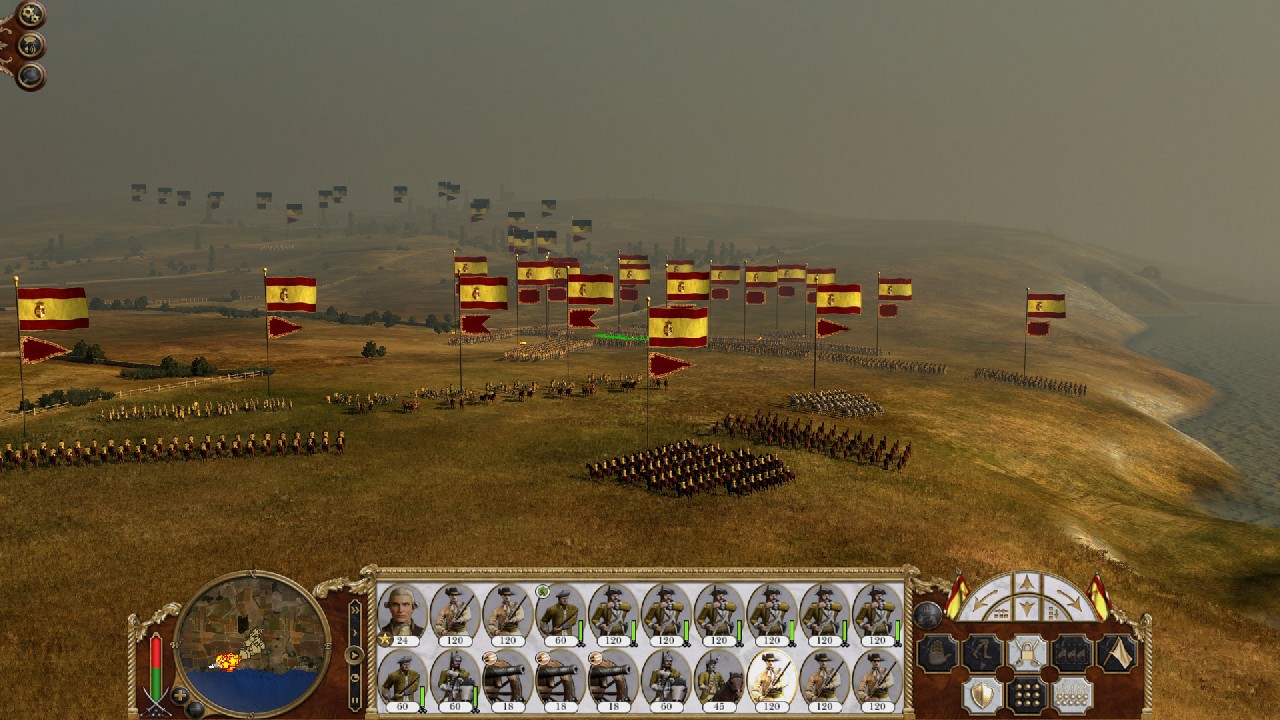Click the nine-dot group formation icon
Image resolution: width=1280 pixels, height=720 pixels.
(1028, 695)
